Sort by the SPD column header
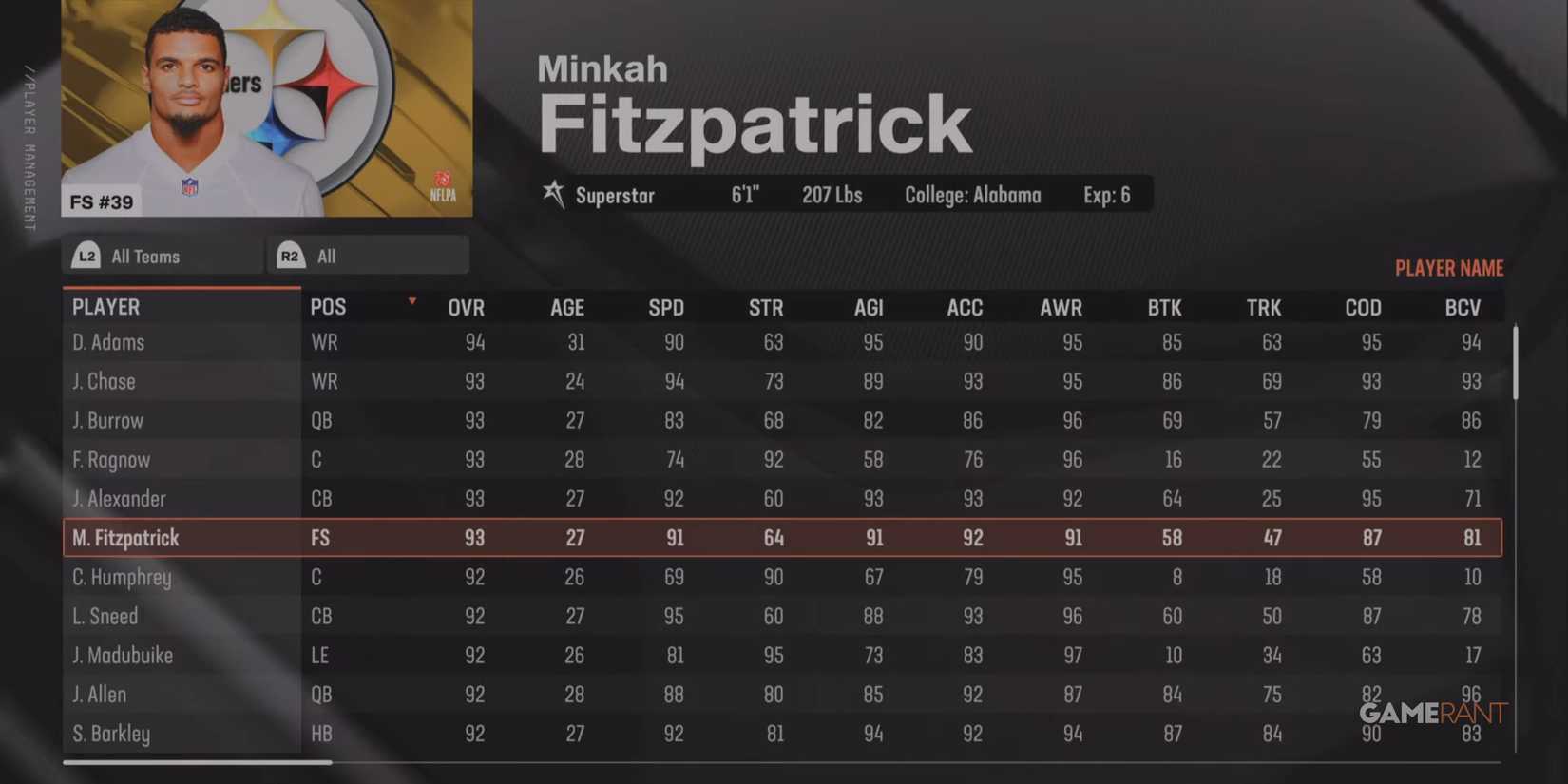Image resolution: width=1568 pixels, height=784 pixels. click(666, 307)
